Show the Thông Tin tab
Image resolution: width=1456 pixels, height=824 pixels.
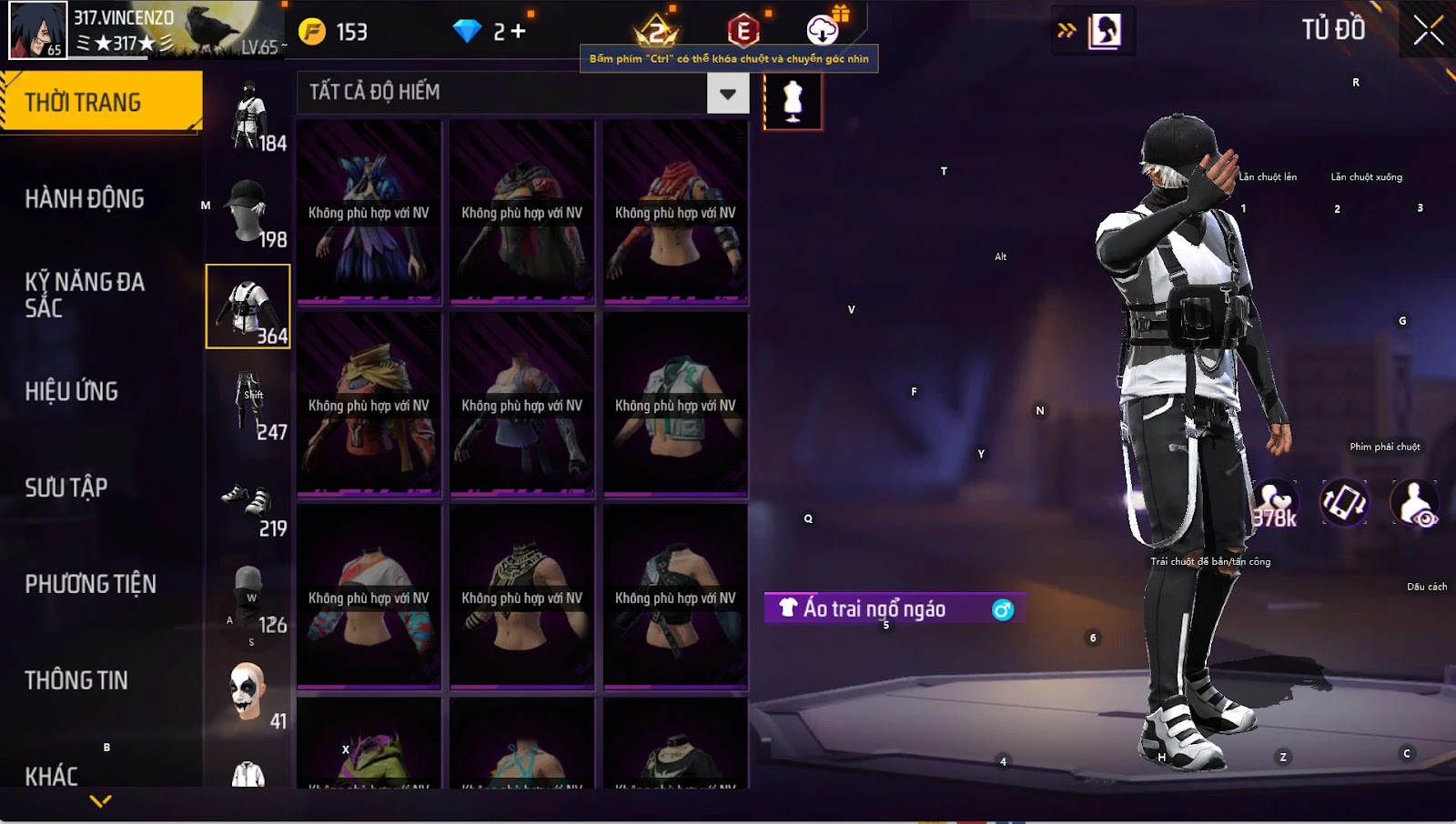tap(76, 680)
